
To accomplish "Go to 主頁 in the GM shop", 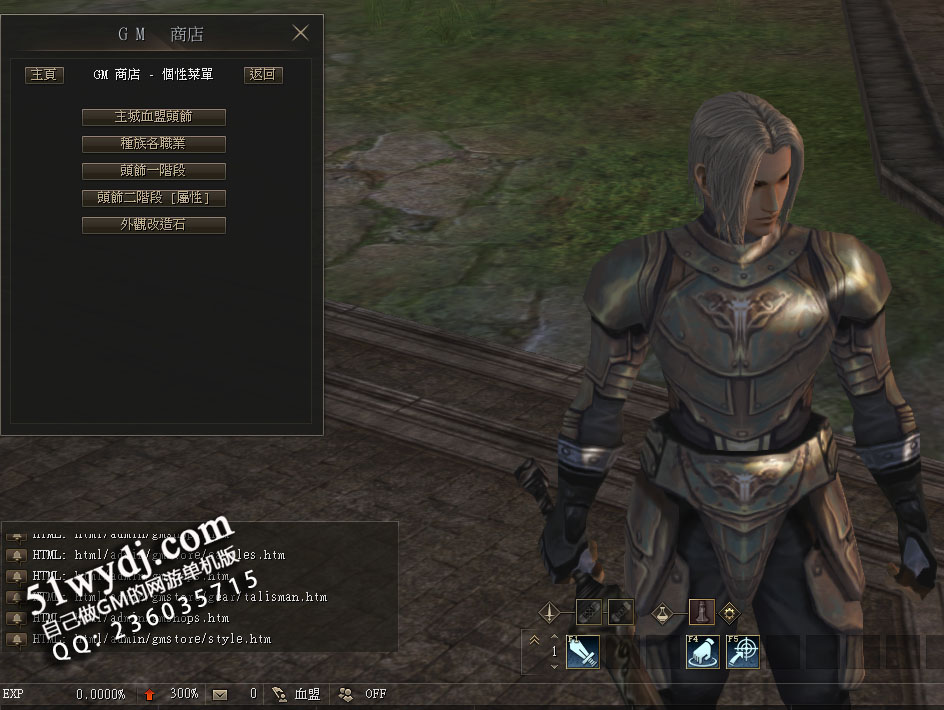I will 44,75.
